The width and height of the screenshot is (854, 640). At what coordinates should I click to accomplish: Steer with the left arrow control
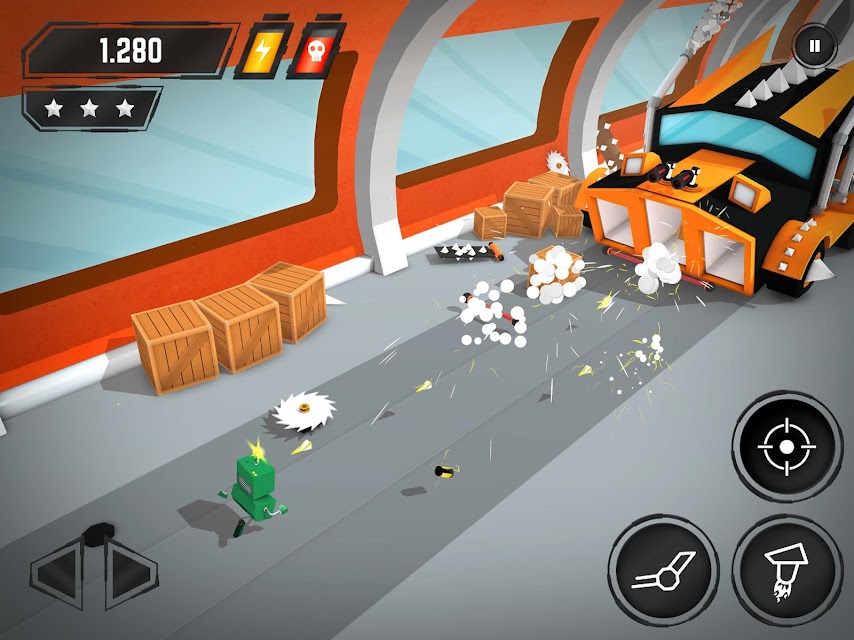[x=62, y=572]
